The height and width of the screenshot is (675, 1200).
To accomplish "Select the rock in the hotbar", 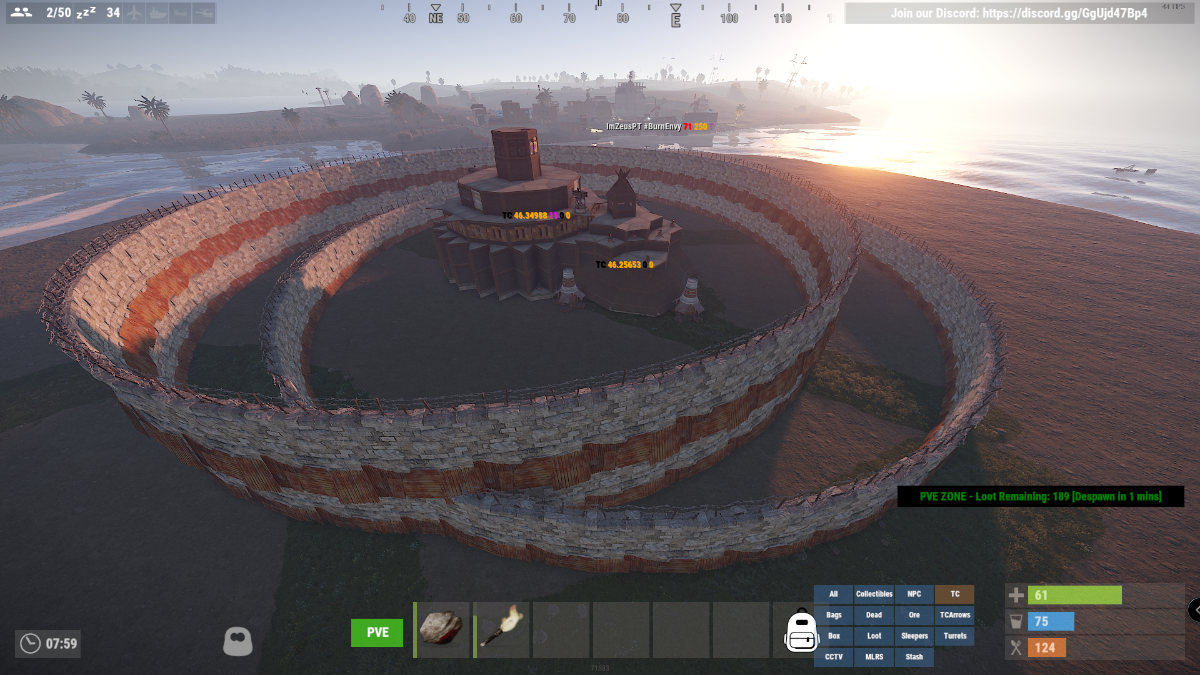I will [441, 629].
